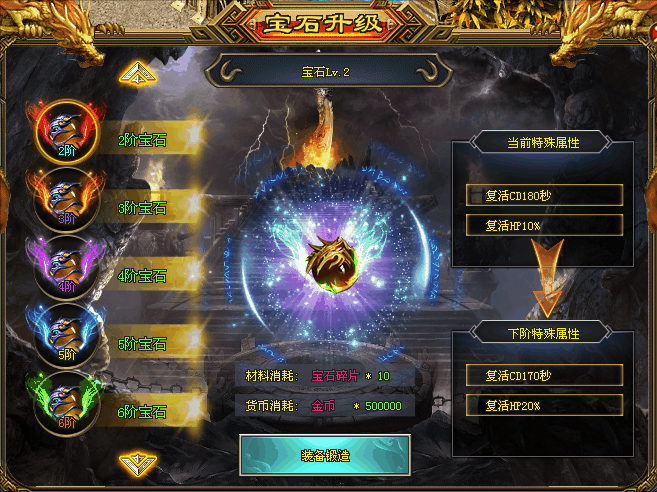Click the up arrow above gem list
Screen dimensions: 657x492
(135, 73)
